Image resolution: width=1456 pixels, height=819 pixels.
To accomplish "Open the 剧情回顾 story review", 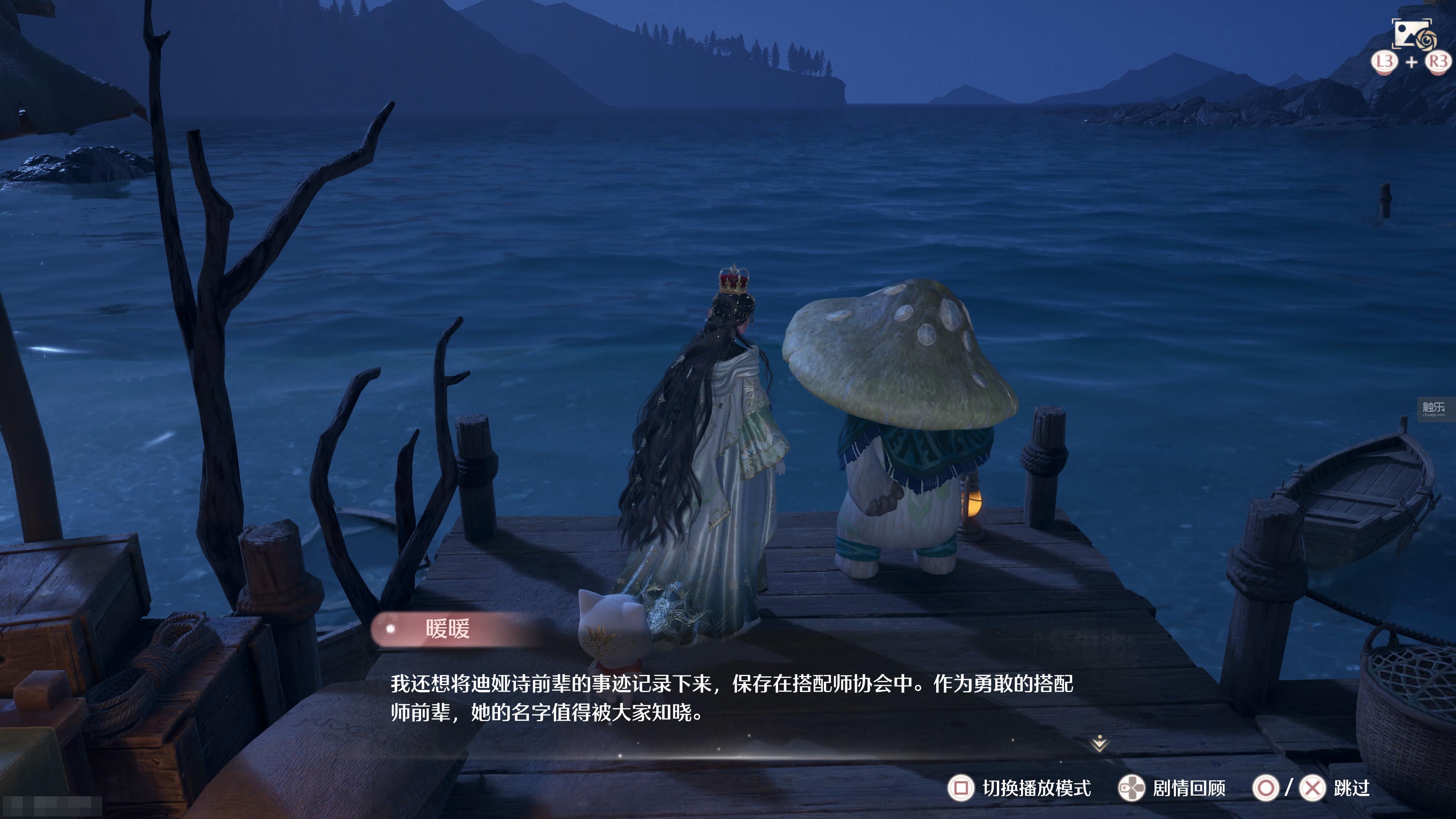I will tap(1173, 788).
